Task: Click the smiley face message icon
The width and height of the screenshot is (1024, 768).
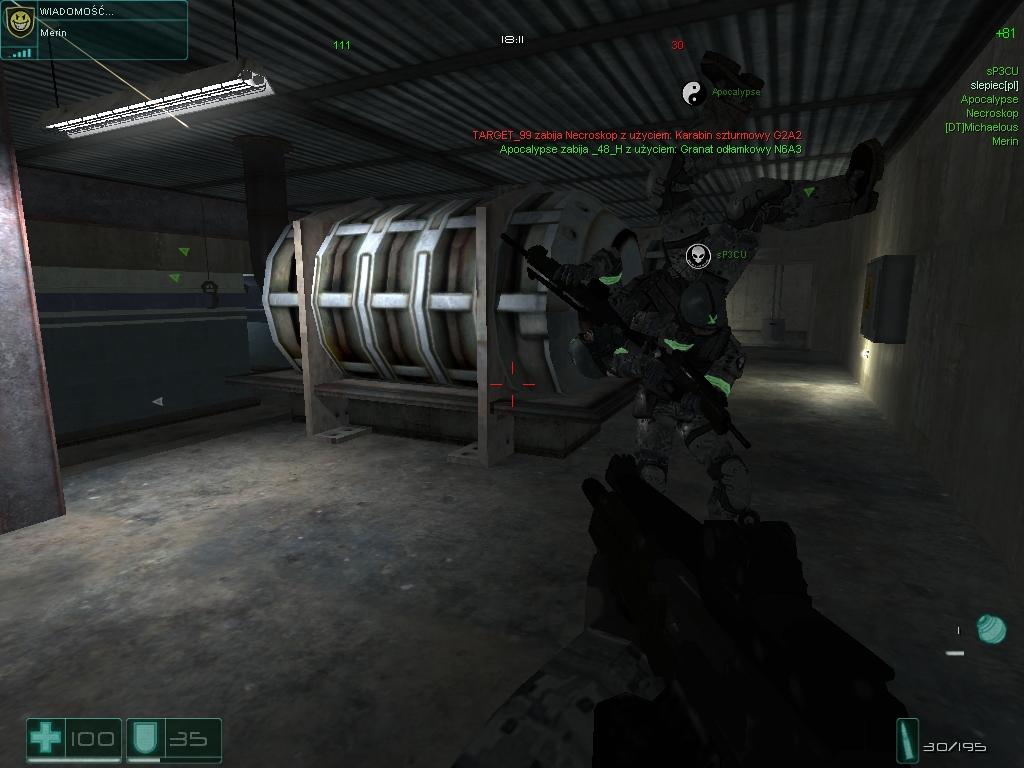Action: point(18,23)
